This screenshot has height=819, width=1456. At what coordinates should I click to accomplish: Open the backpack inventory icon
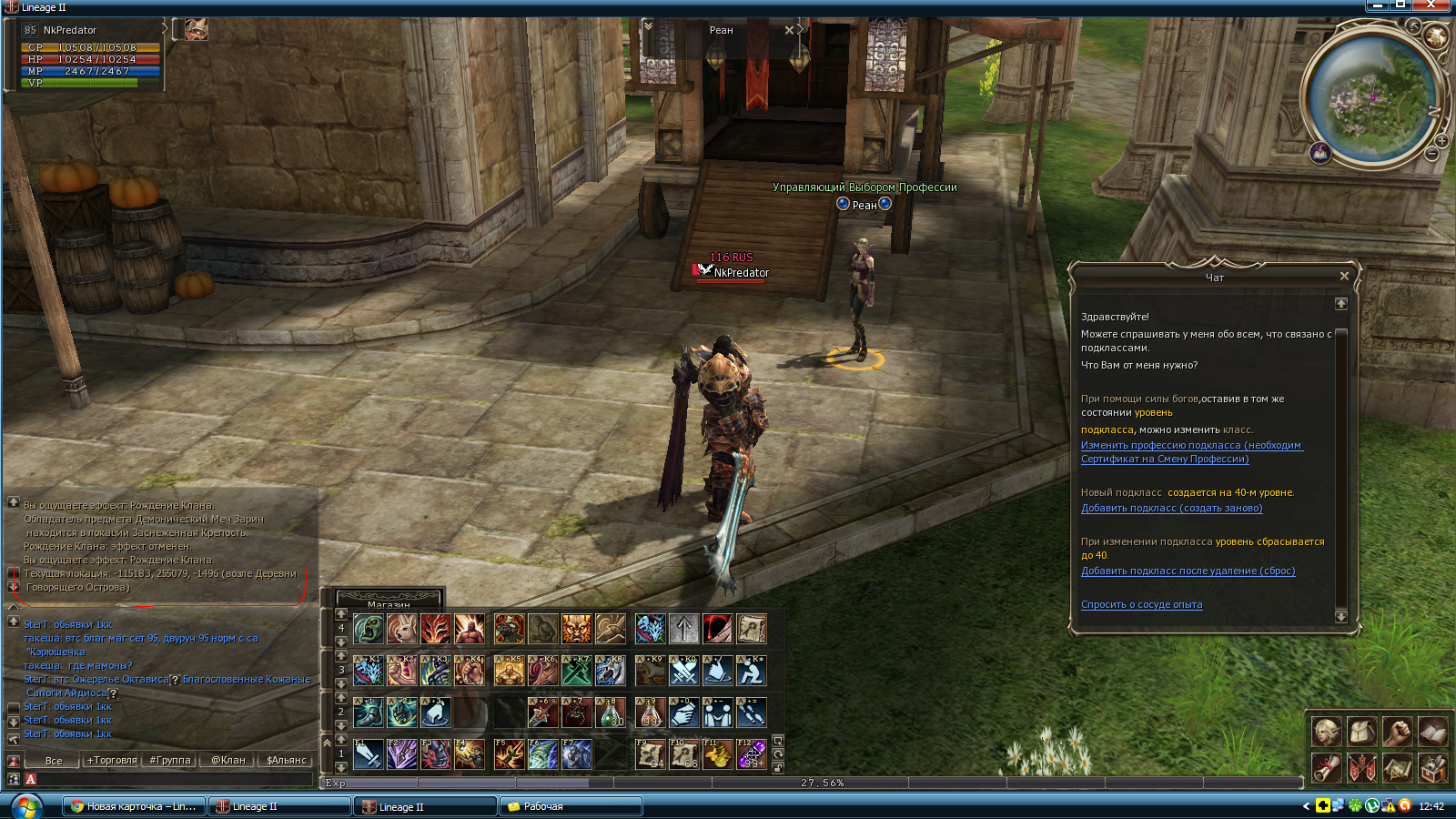[1361, 732]
